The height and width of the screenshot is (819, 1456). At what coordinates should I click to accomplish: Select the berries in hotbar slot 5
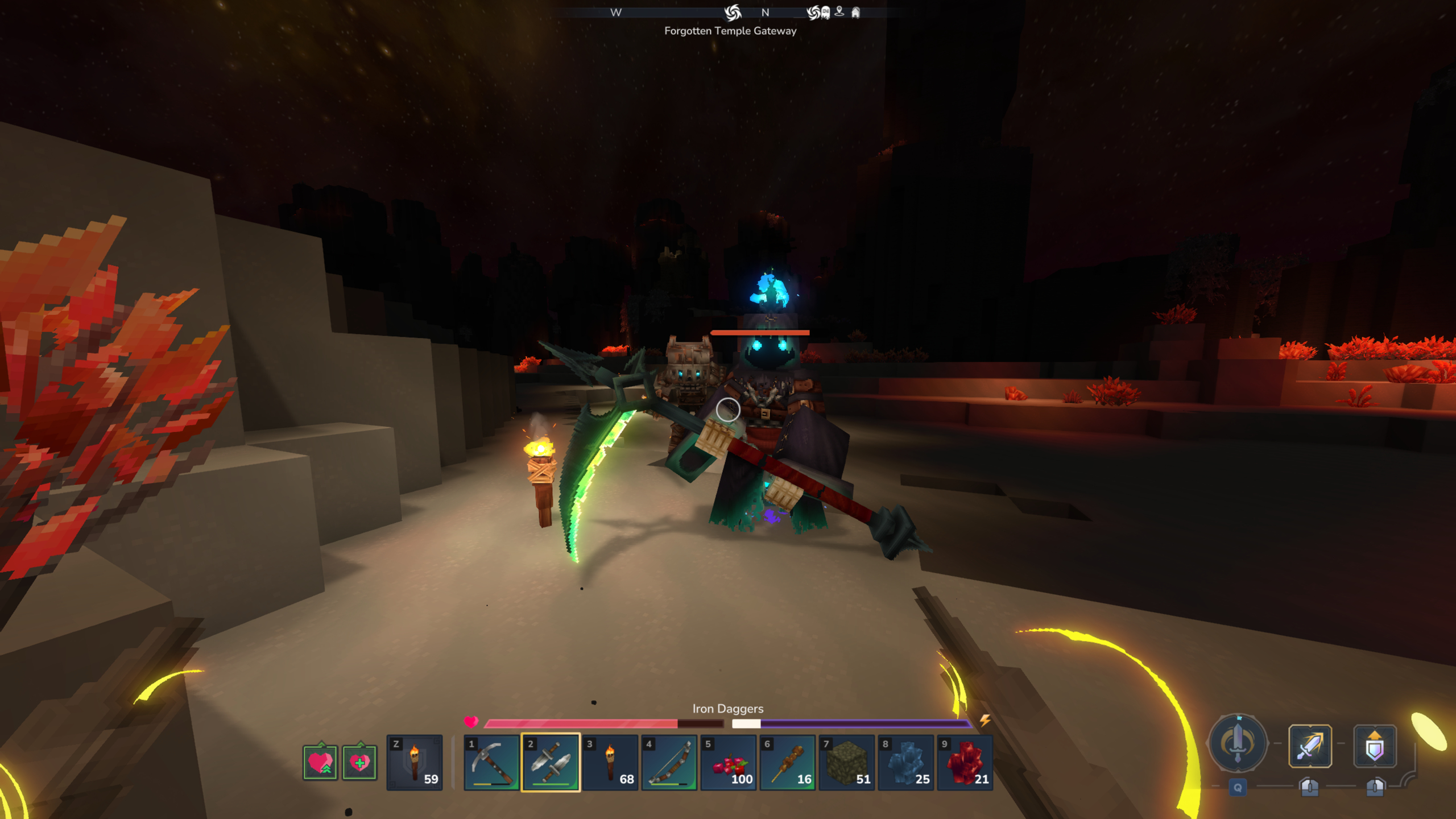[x=729, y=763]
